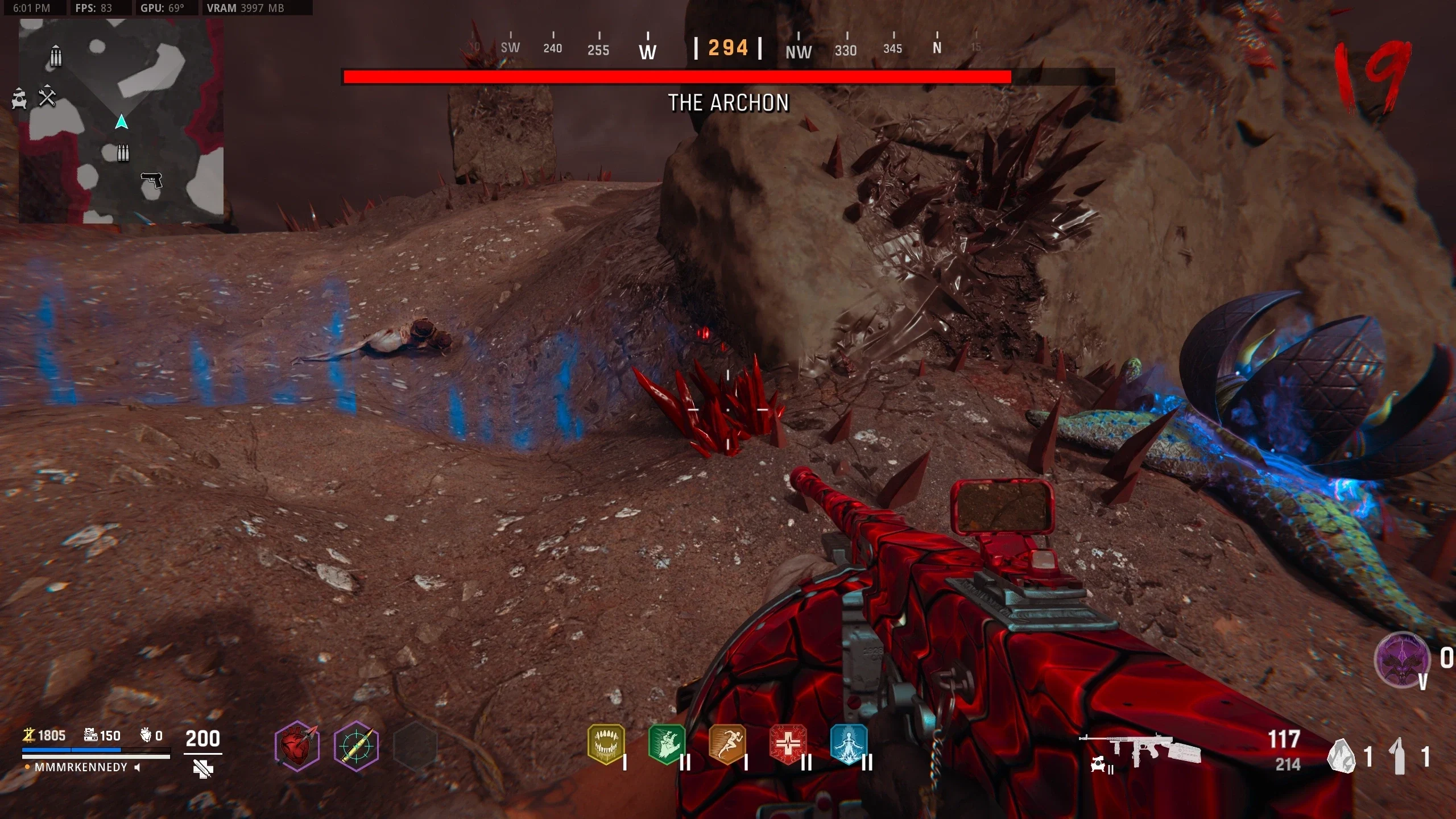Click the speaker icon beside MMMRKENNEDY
1456x819 pixels.
(137, 767)
